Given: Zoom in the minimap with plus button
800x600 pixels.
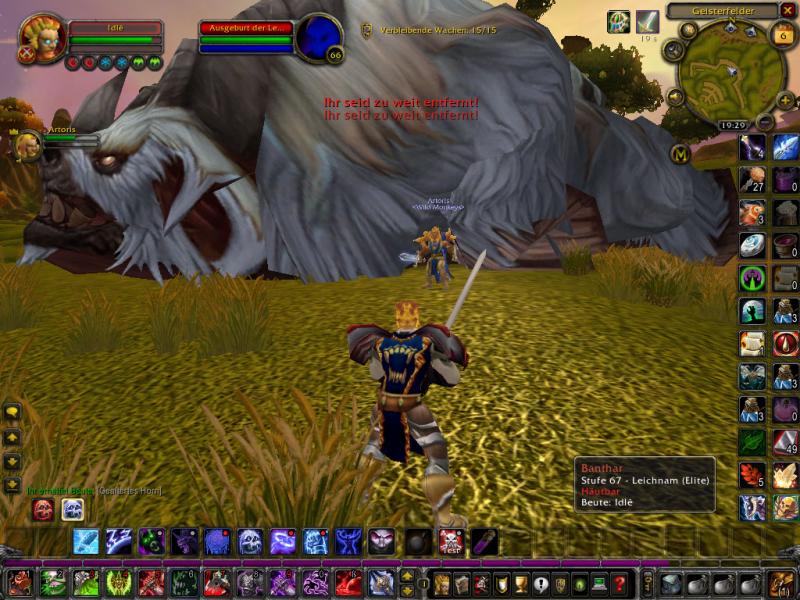Looking at the screenshot, I should tap(785, 99).
